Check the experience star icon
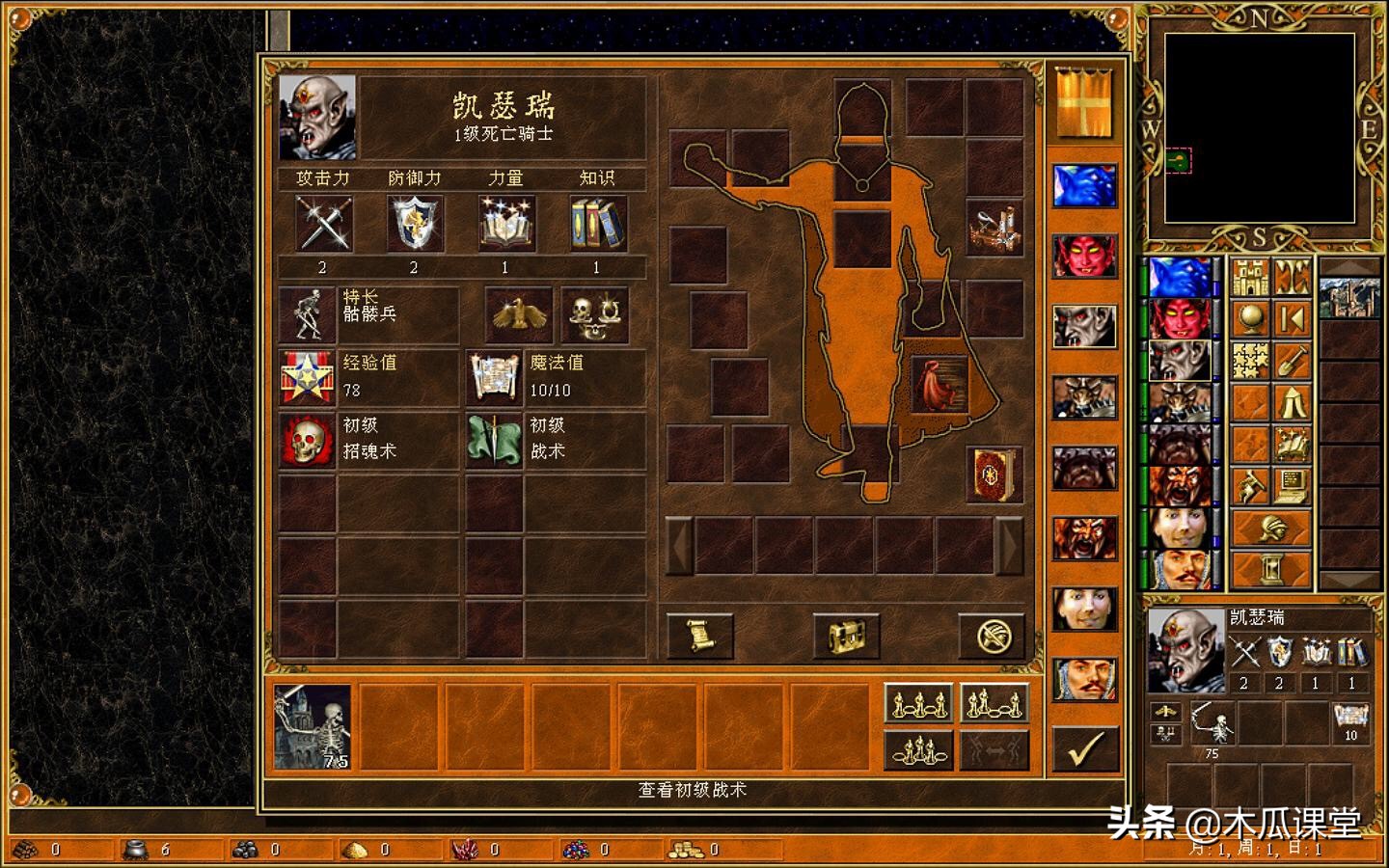1389x868 pixels. pos(307,377)
